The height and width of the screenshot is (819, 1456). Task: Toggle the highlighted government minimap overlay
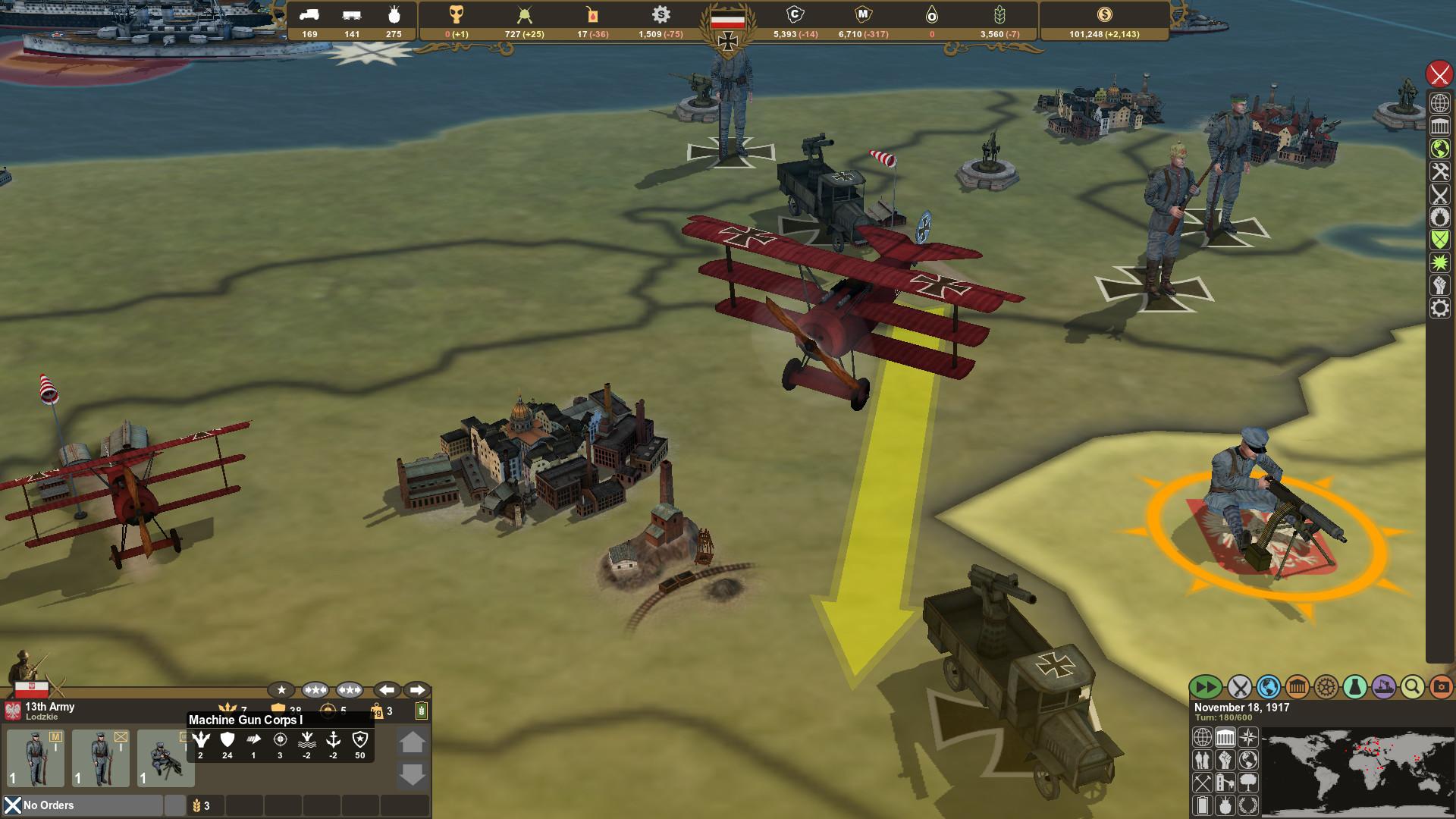pos(1225,737)
